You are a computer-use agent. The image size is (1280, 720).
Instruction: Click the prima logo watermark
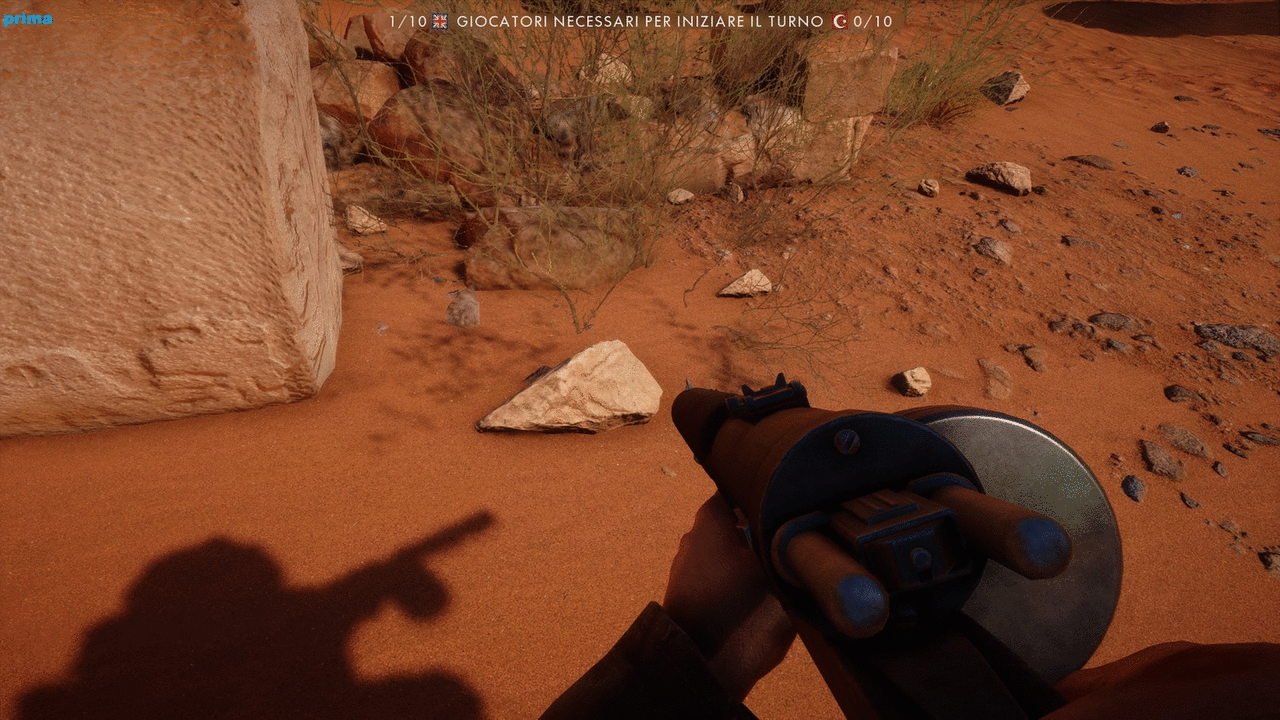pyautogui.click(x=27, y=19)
